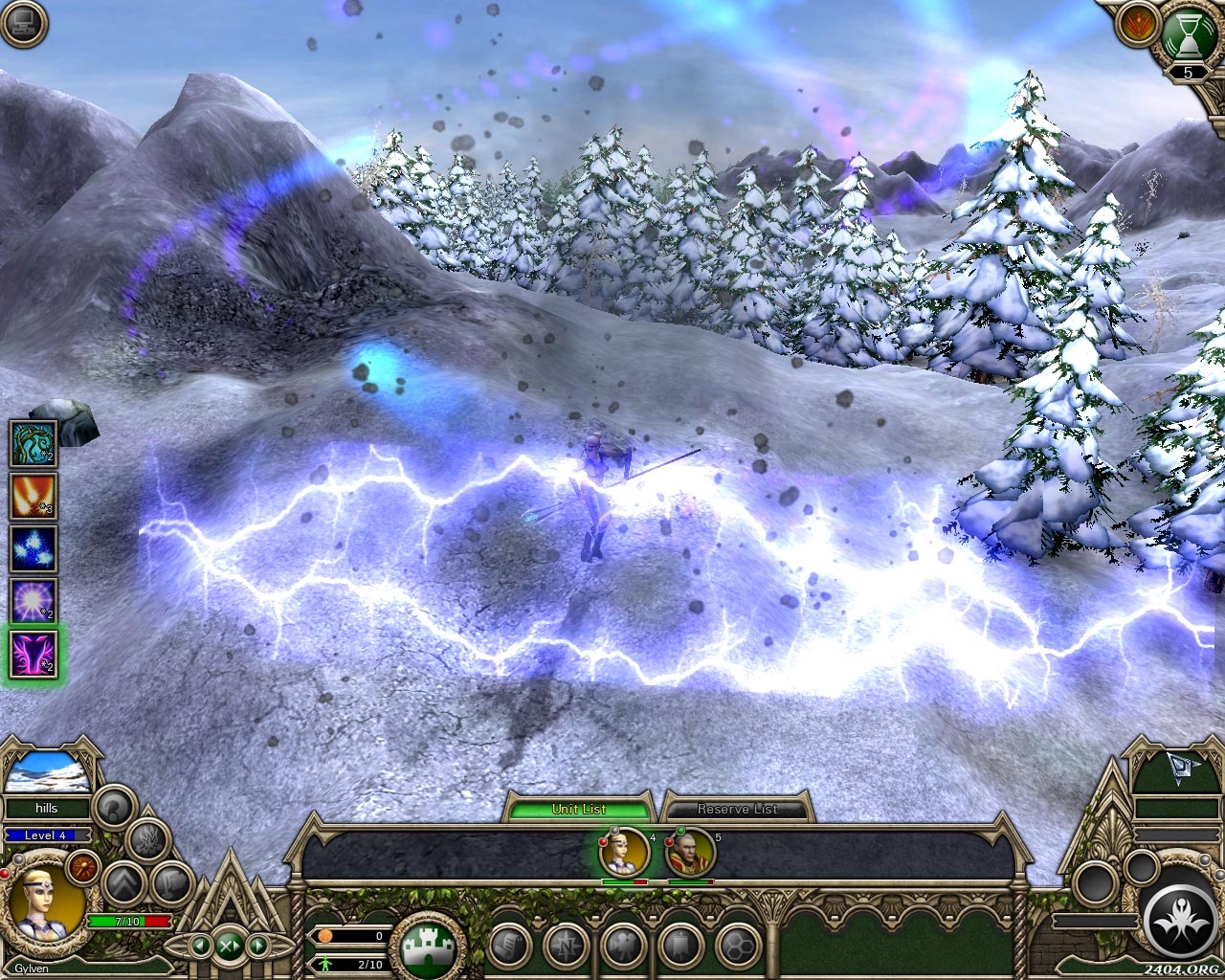Open the scroll objectives button

[509, 947]
